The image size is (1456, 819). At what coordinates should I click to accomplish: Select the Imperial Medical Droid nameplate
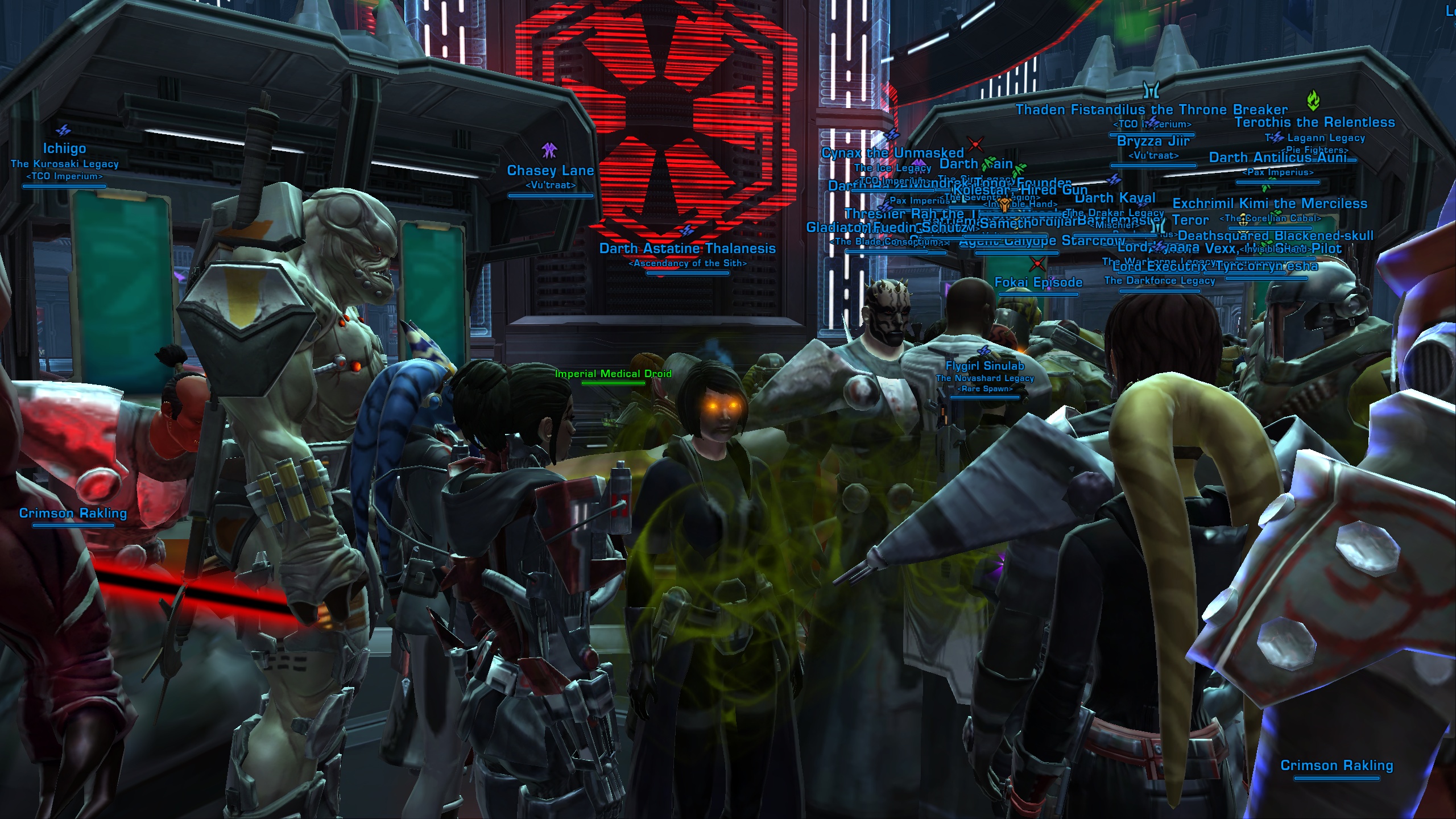coord(613,374)
